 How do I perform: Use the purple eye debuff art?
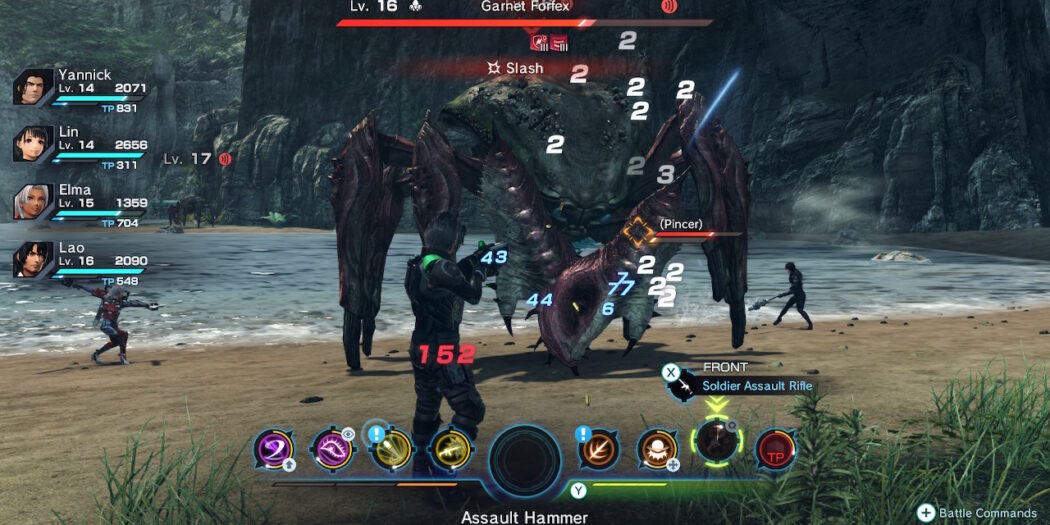click(x=331, y=448)
